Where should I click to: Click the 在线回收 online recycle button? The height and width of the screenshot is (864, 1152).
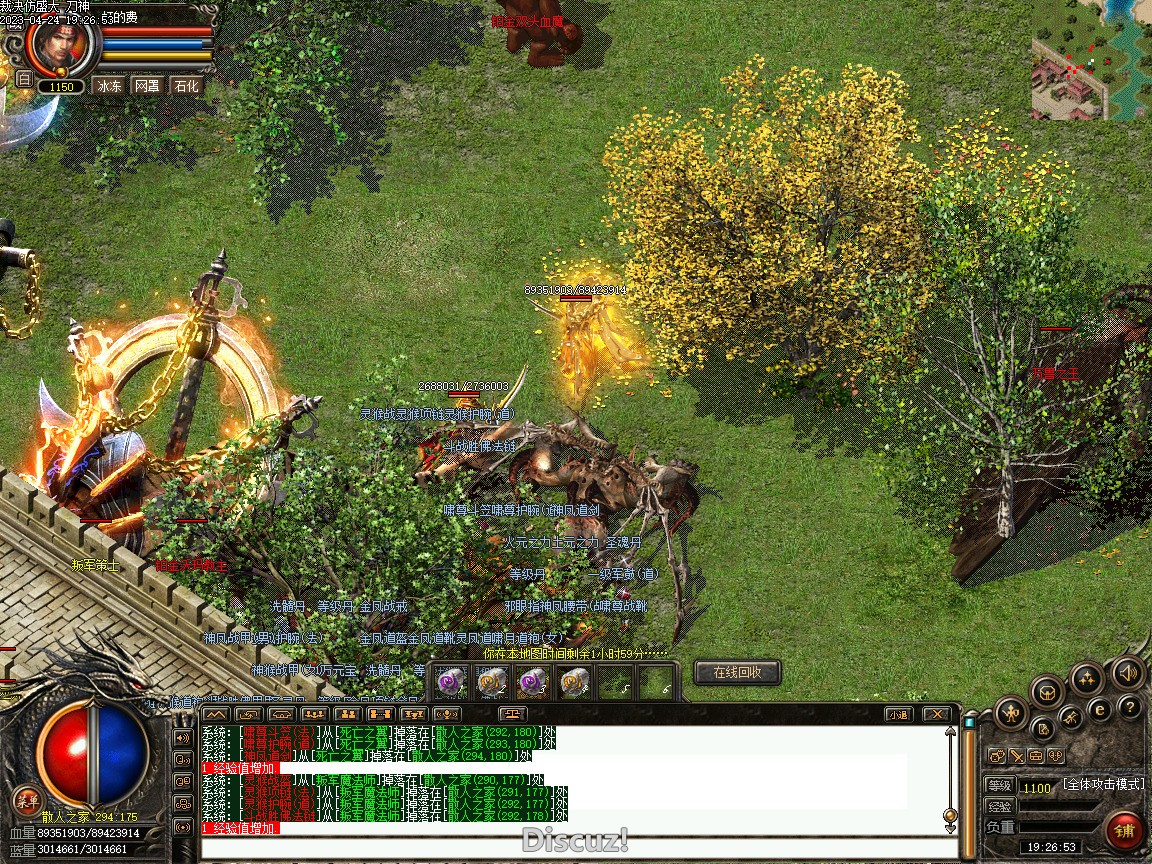click(737, 673)
